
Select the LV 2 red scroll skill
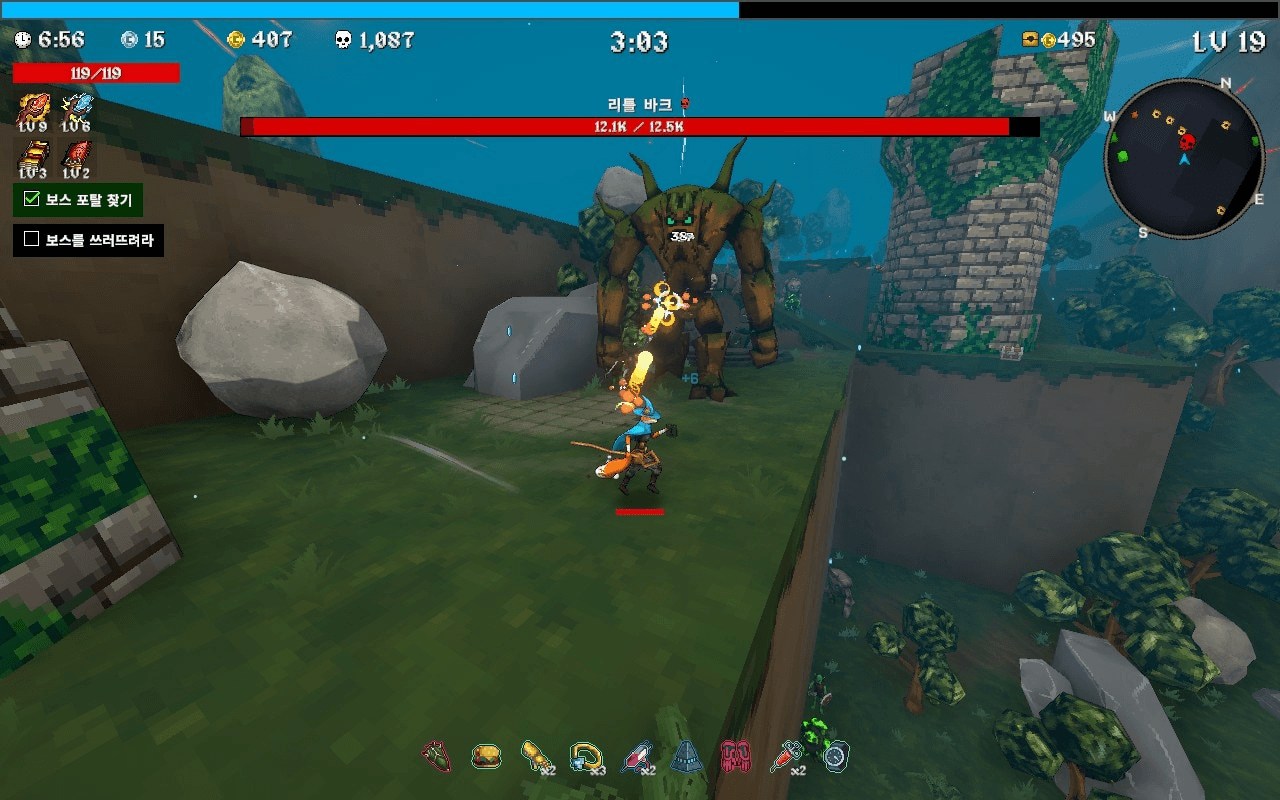[x=78, y=155]
